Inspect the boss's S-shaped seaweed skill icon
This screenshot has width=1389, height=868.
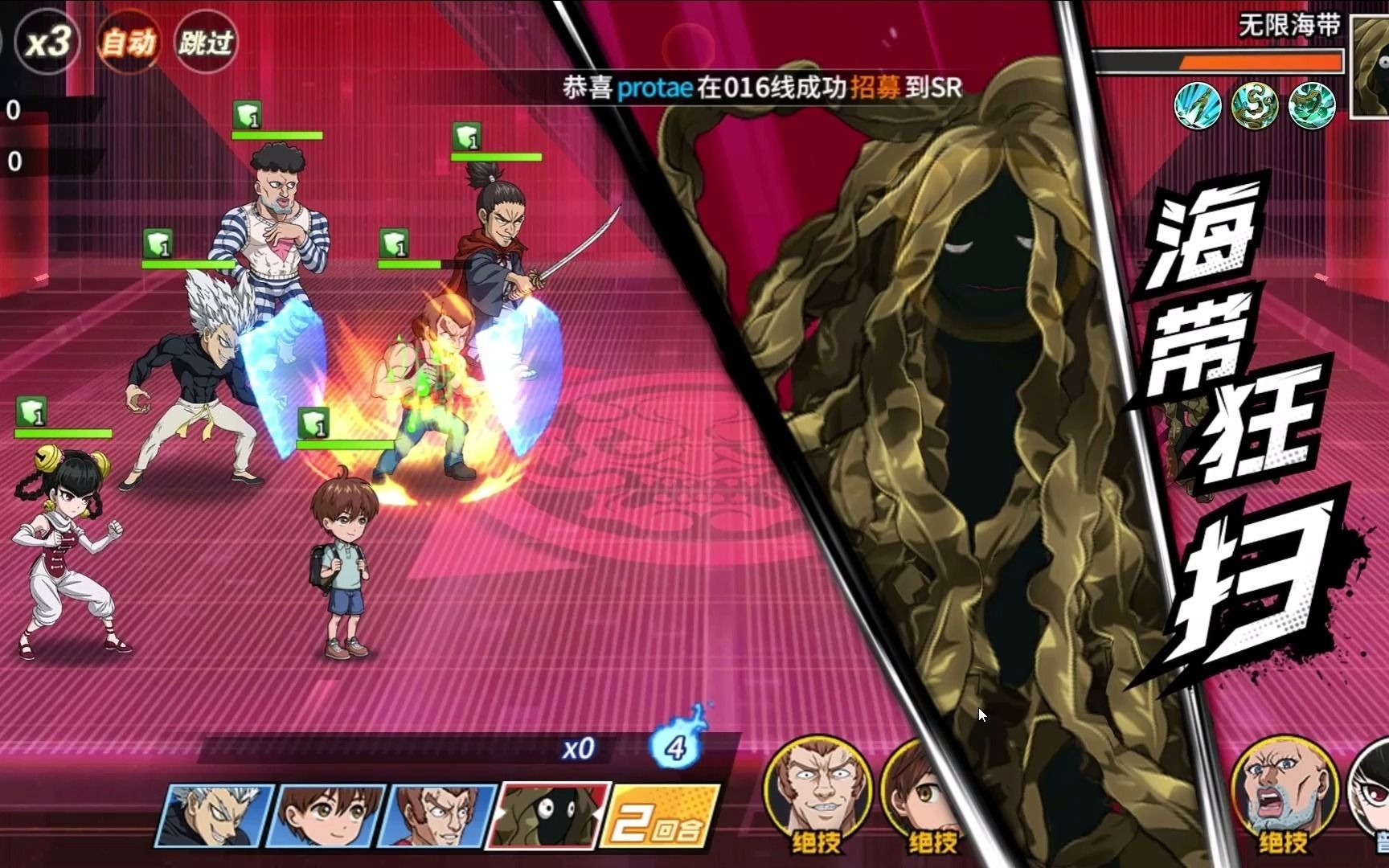(1255, 105)
